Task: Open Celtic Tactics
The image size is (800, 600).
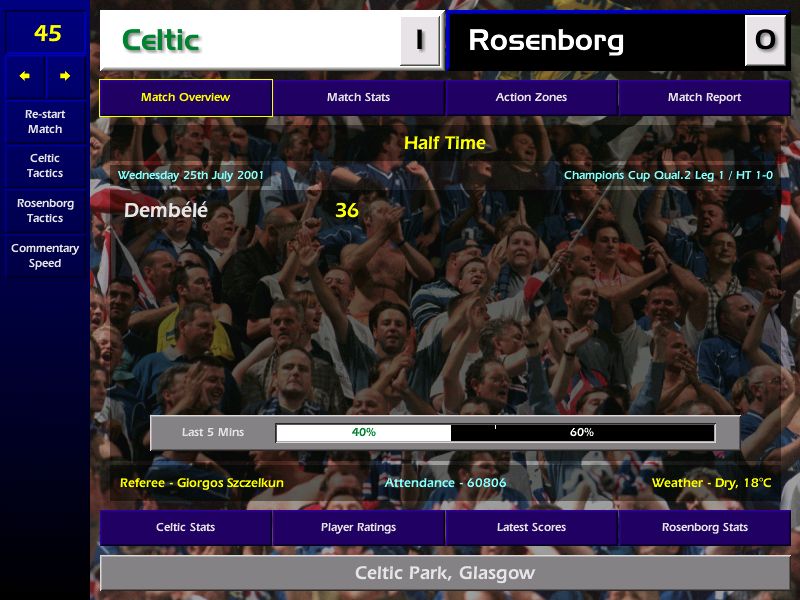Action: 45,166
